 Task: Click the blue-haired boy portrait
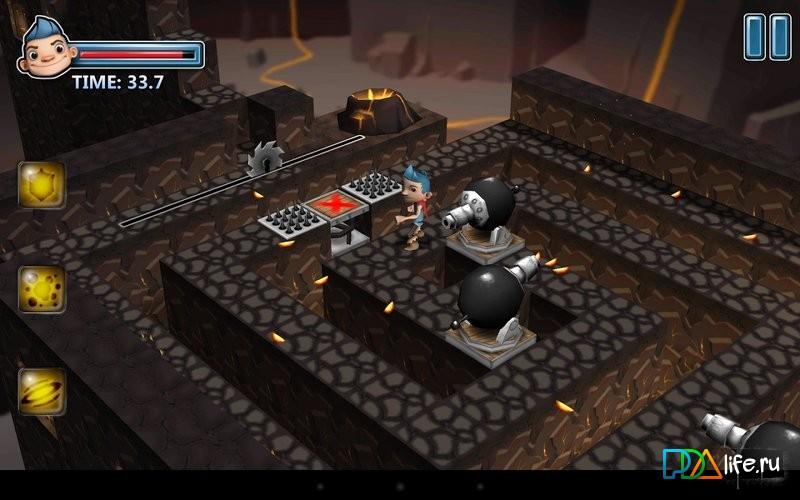point(44,49)
